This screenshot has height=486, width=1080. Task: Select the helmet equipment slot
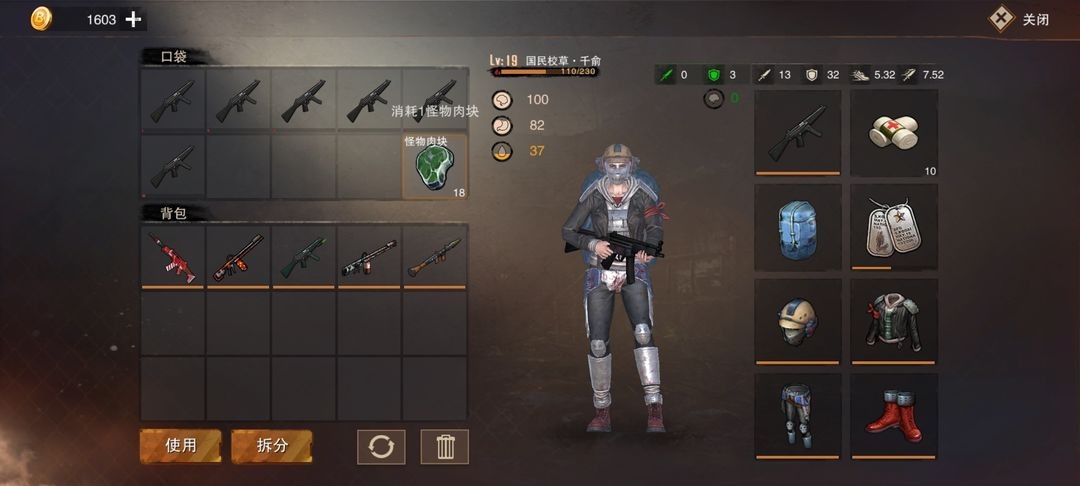pyautogui.click(x=796, y=321)
